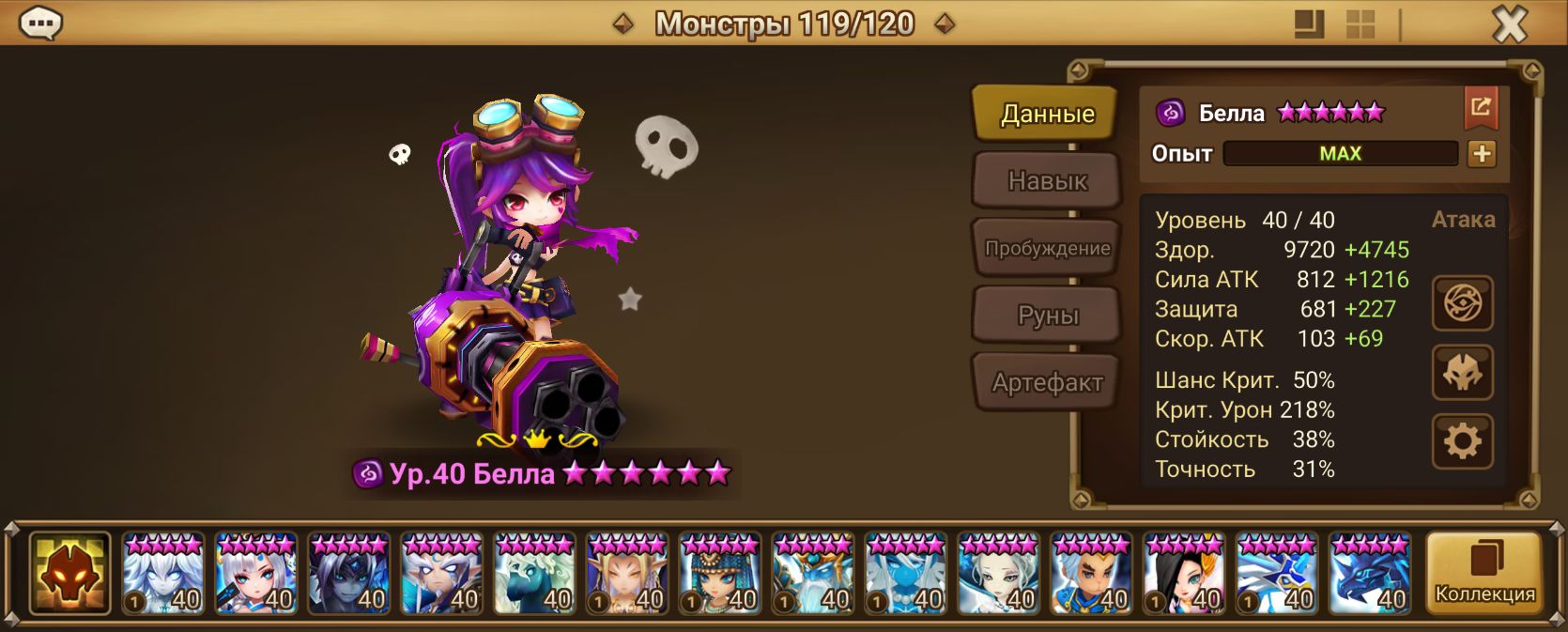Open the chat speech bubble
The image size is (1568, 632).
coord(40,23)
